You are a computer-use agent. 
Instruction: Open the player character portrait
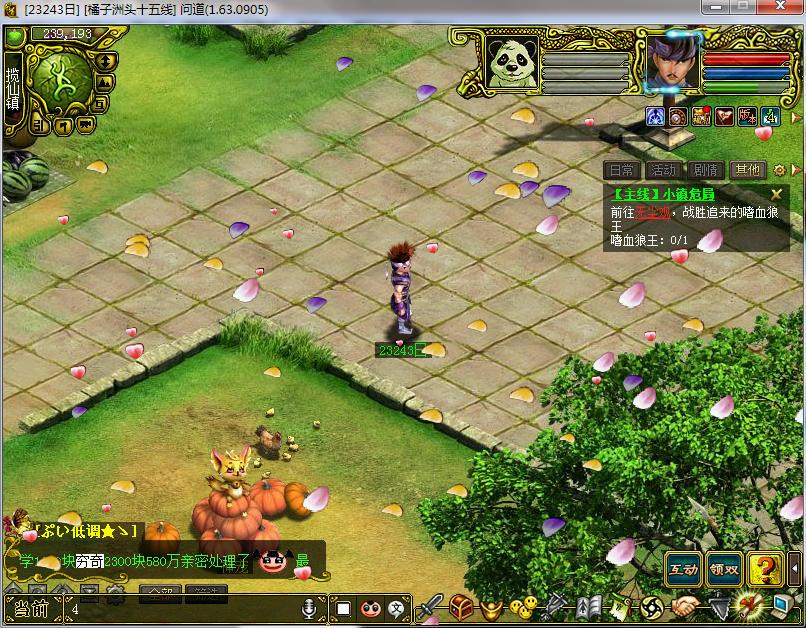(x=673, y=62)
